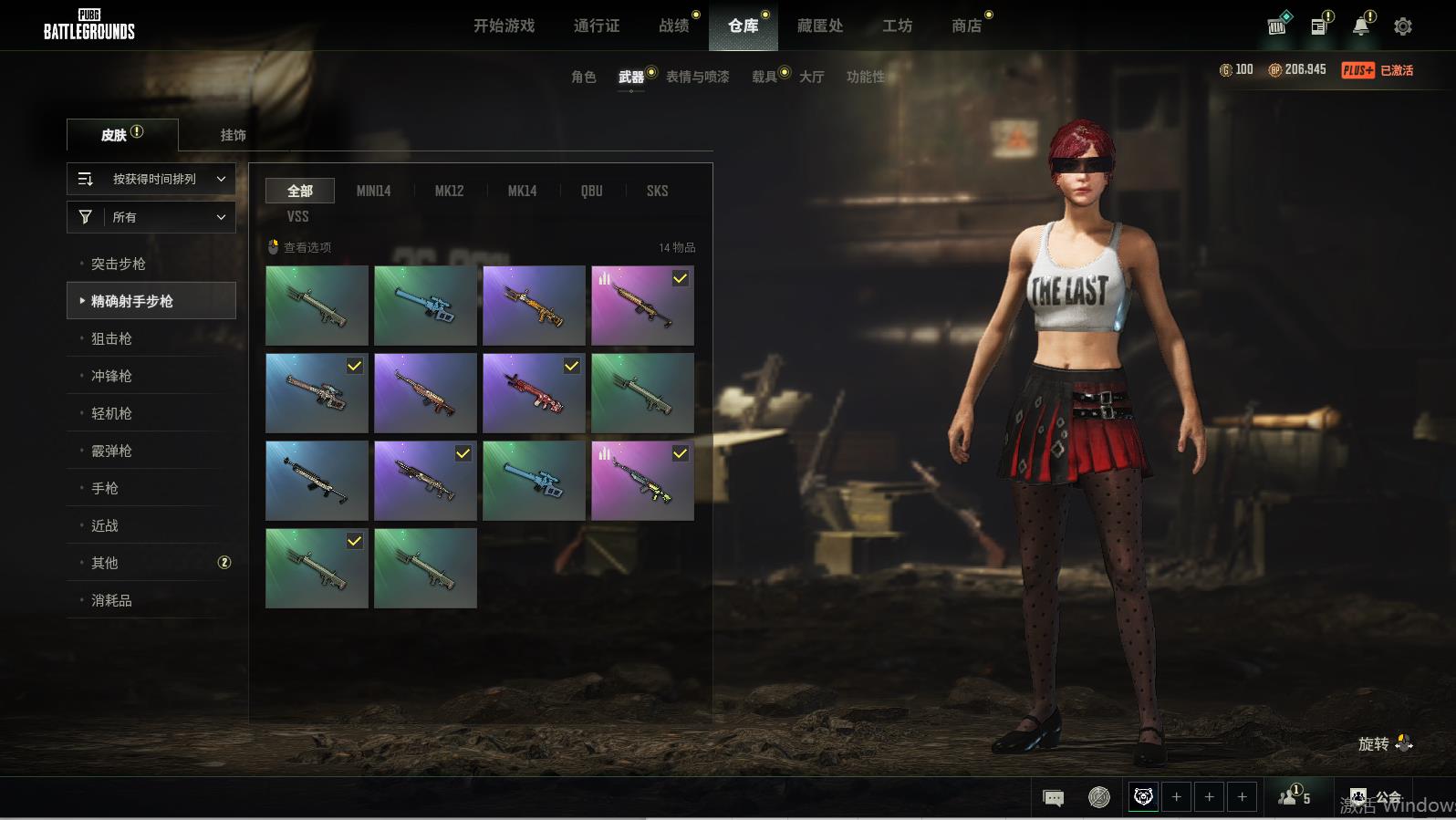Select the 狙击枪 sniper rifle category
1456x820 pixels.
[111, 338]
